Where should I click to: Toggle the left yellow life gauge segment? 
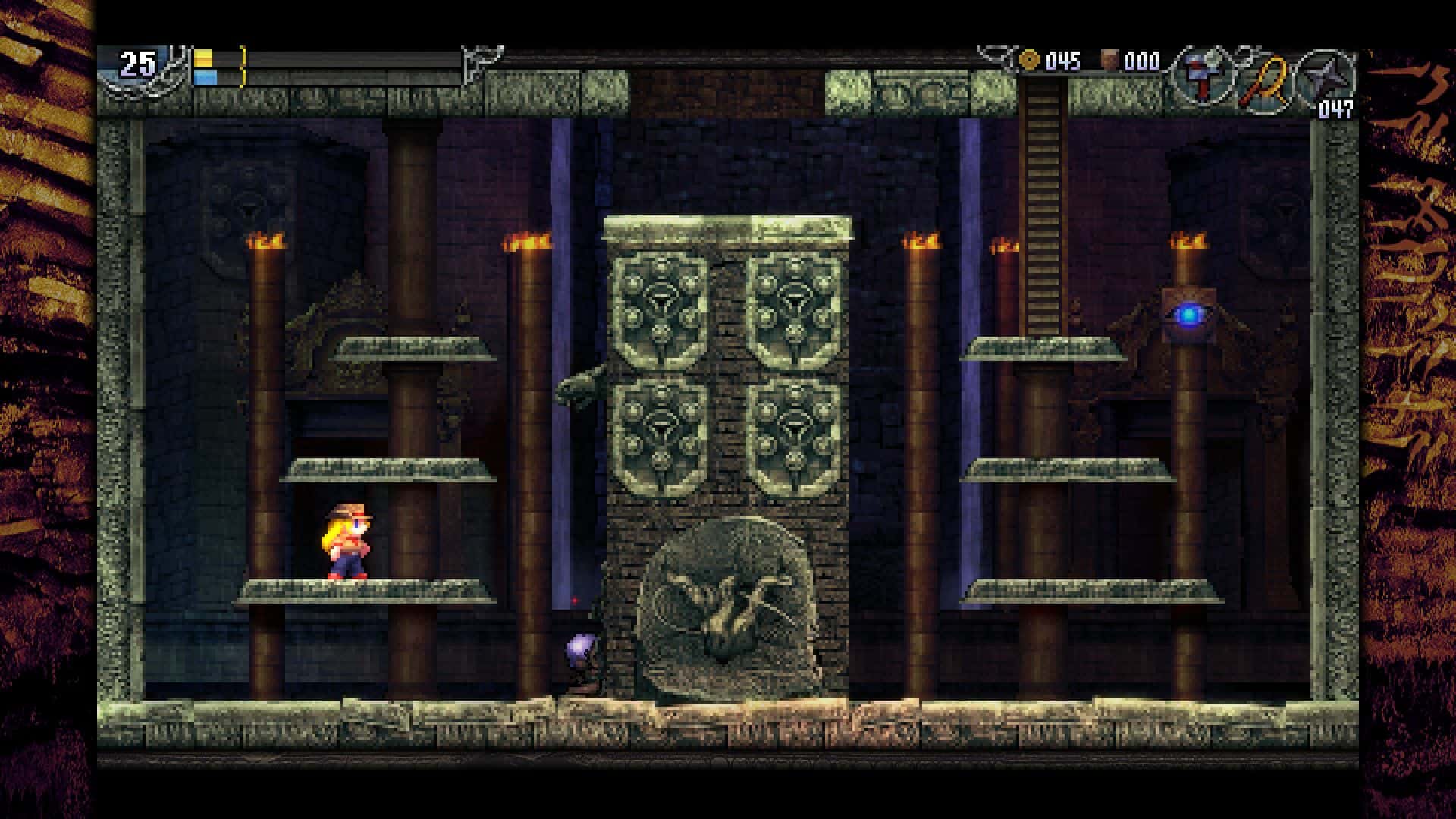click(x=203, y=58)
